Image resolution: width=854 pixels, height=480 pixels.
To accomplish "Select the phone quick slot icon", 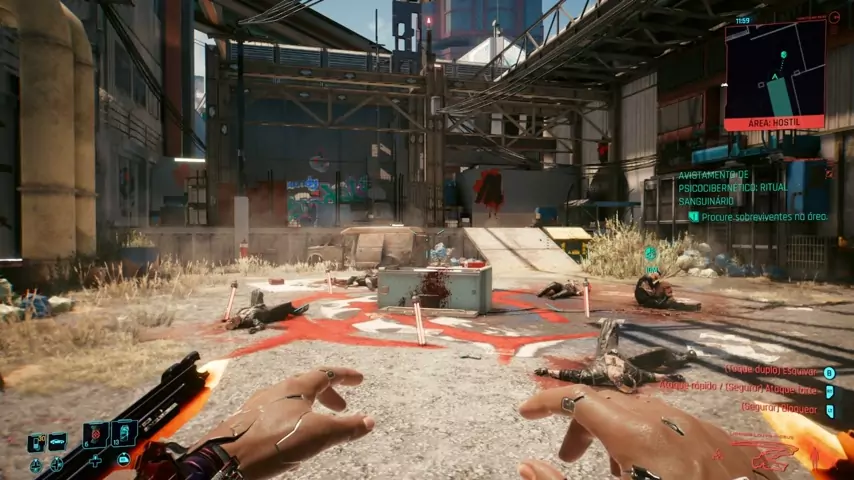I will (36, 441).
